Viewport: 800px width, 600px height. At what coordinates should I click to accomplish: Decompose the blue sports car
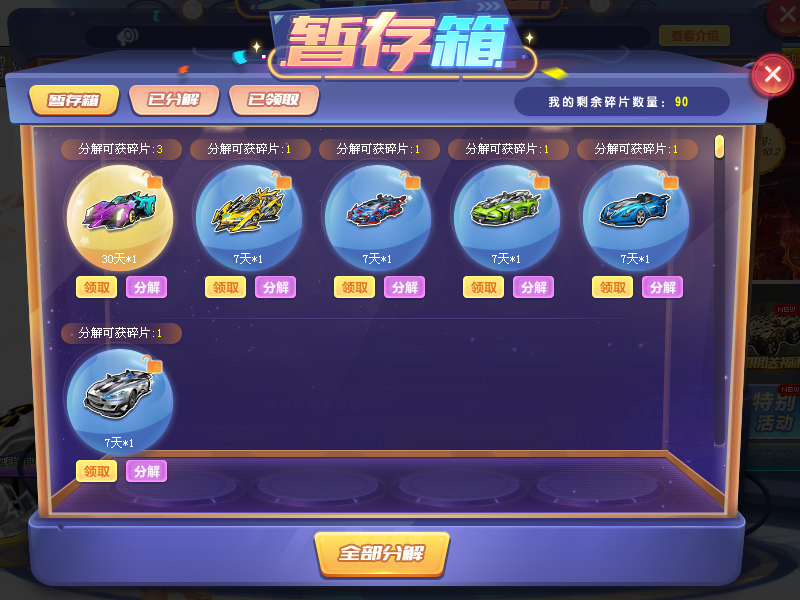pyautogui.click(x=662, y=287)
